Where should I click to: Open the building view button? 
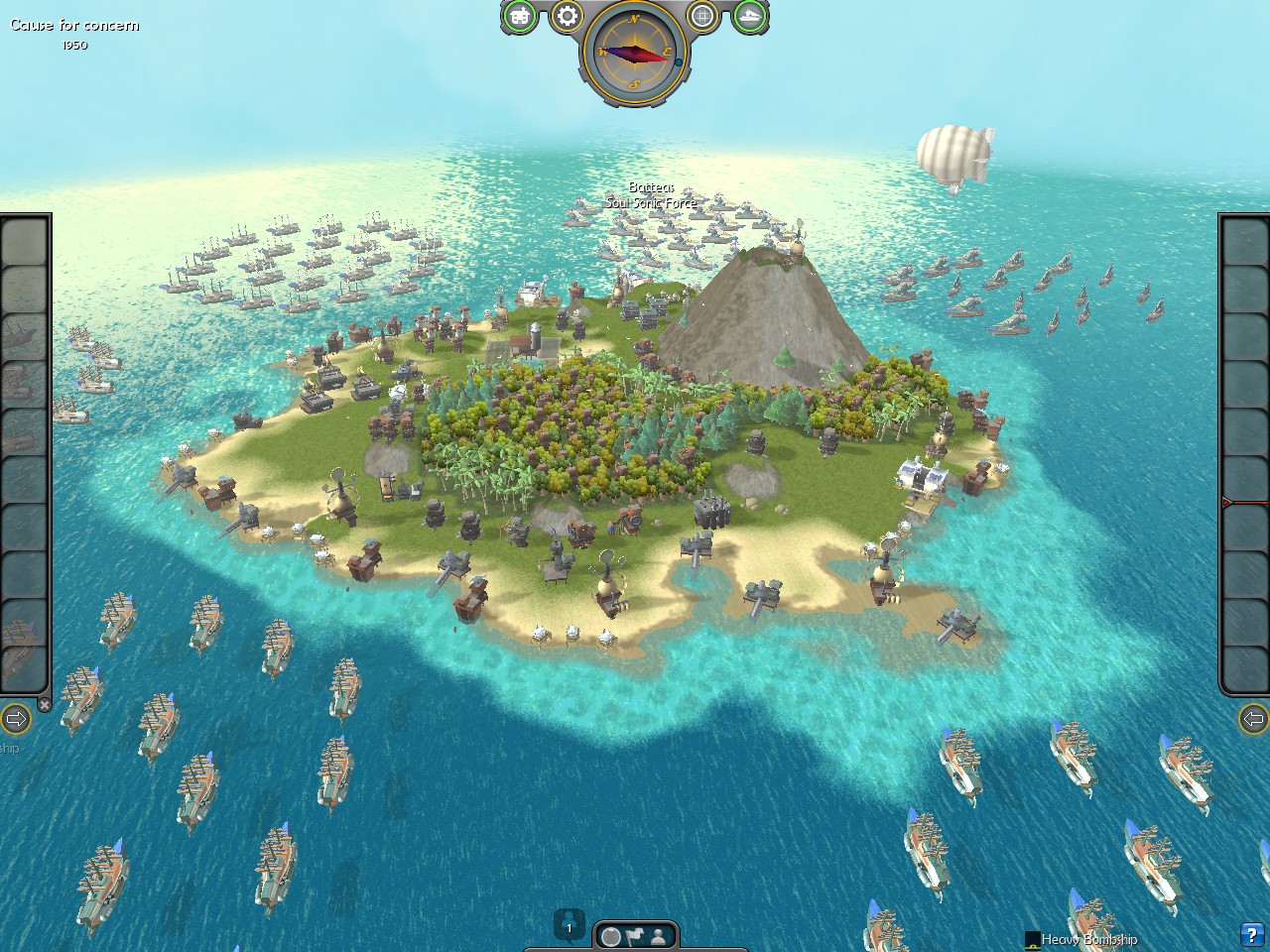(x=520, y=16)
